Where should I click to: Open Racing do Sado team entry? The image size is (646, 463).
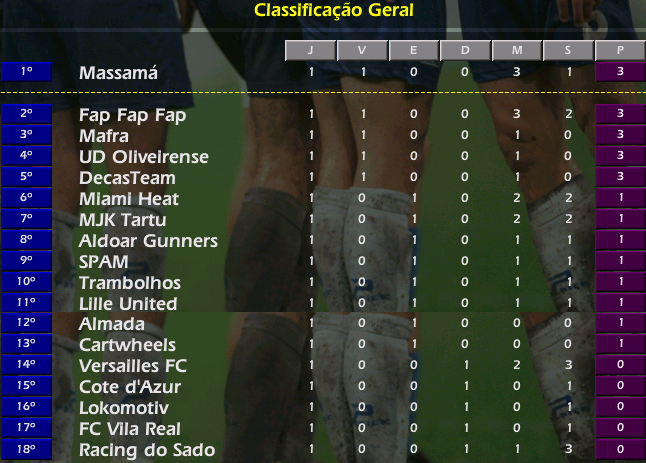[146, 450]
